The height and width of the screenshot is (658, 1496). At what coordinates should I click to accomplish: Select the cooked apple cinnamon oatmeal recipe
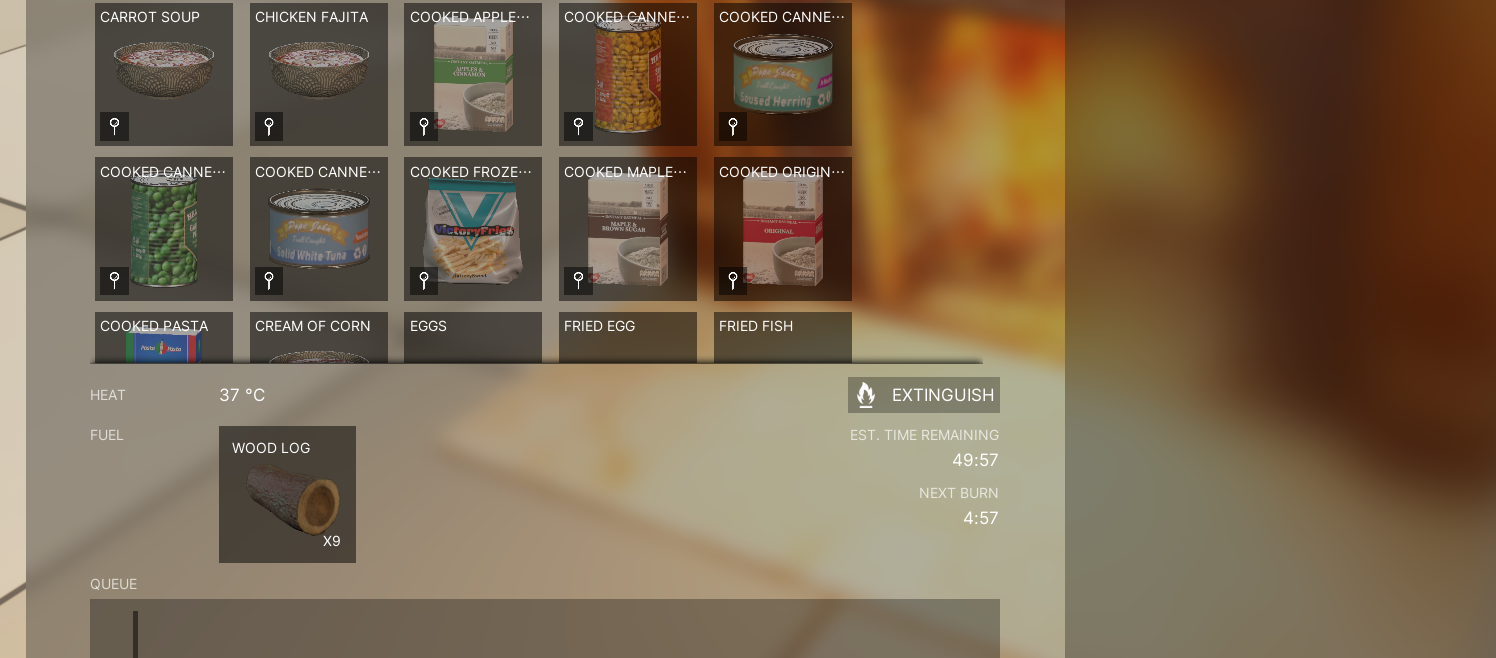473,75
